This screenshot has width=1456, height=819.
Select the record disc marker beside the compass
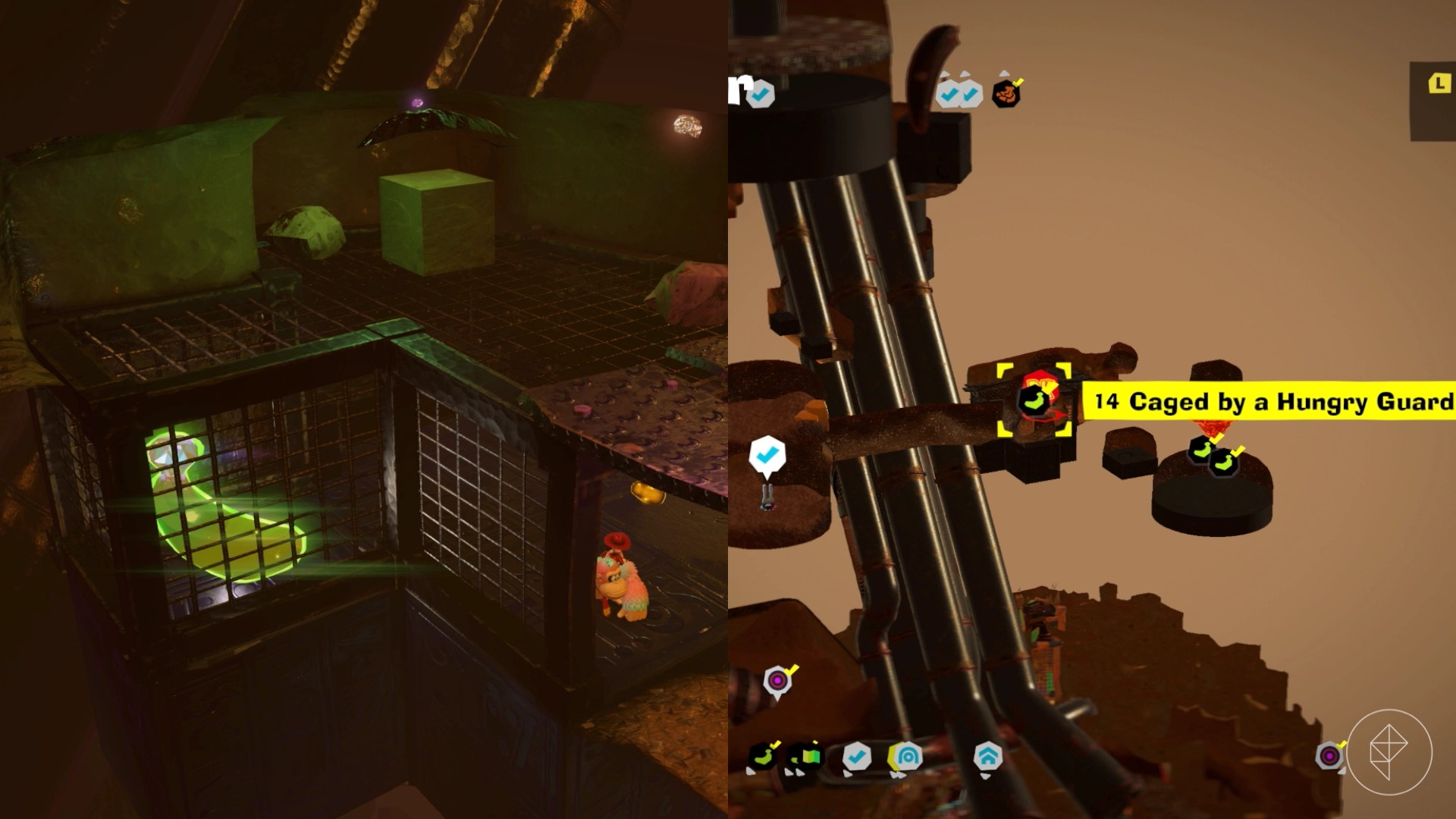(1329, 756)
